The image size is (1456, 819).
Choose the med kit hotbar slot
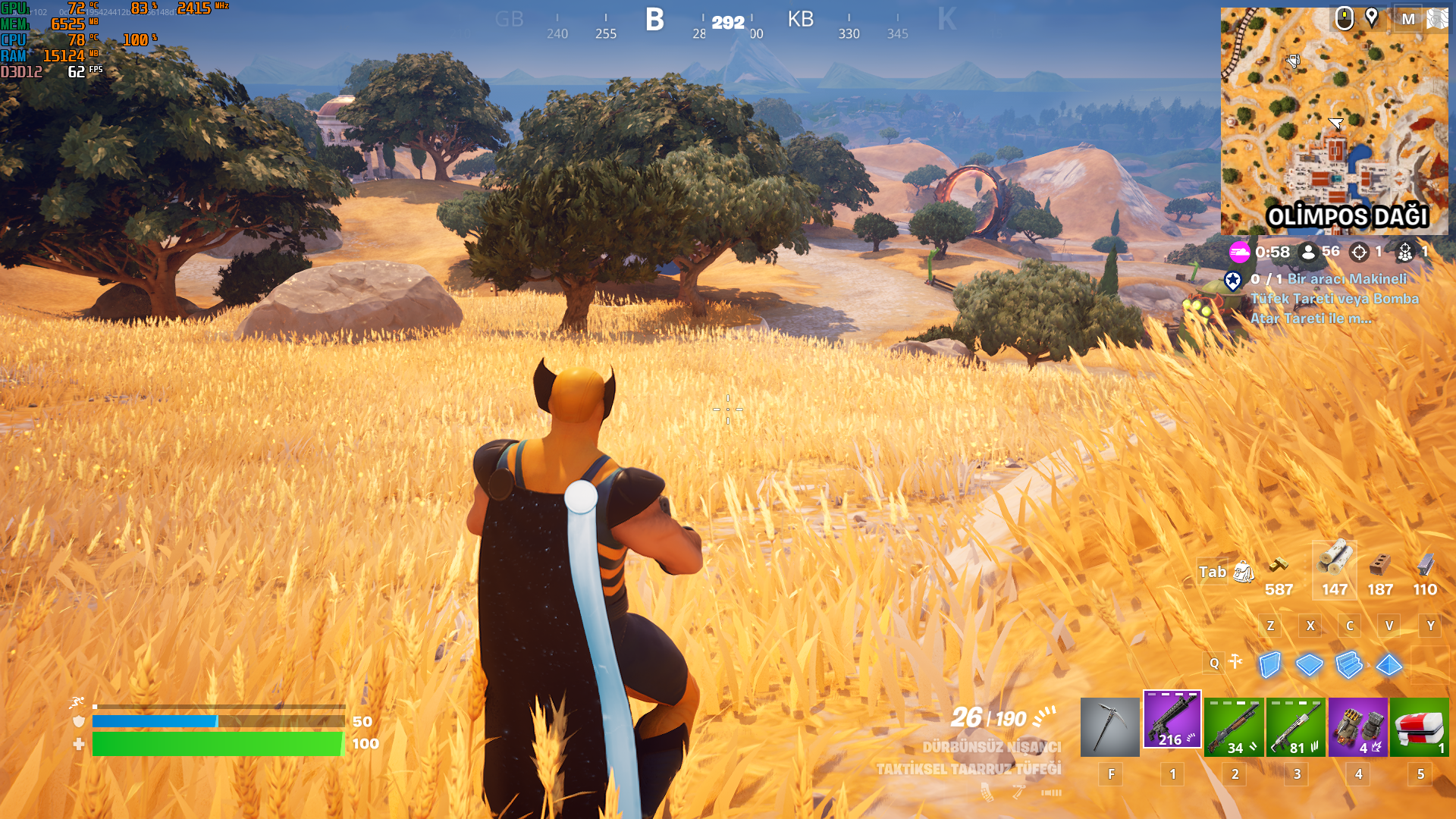pyautogui.click(x=1420, y=727)
